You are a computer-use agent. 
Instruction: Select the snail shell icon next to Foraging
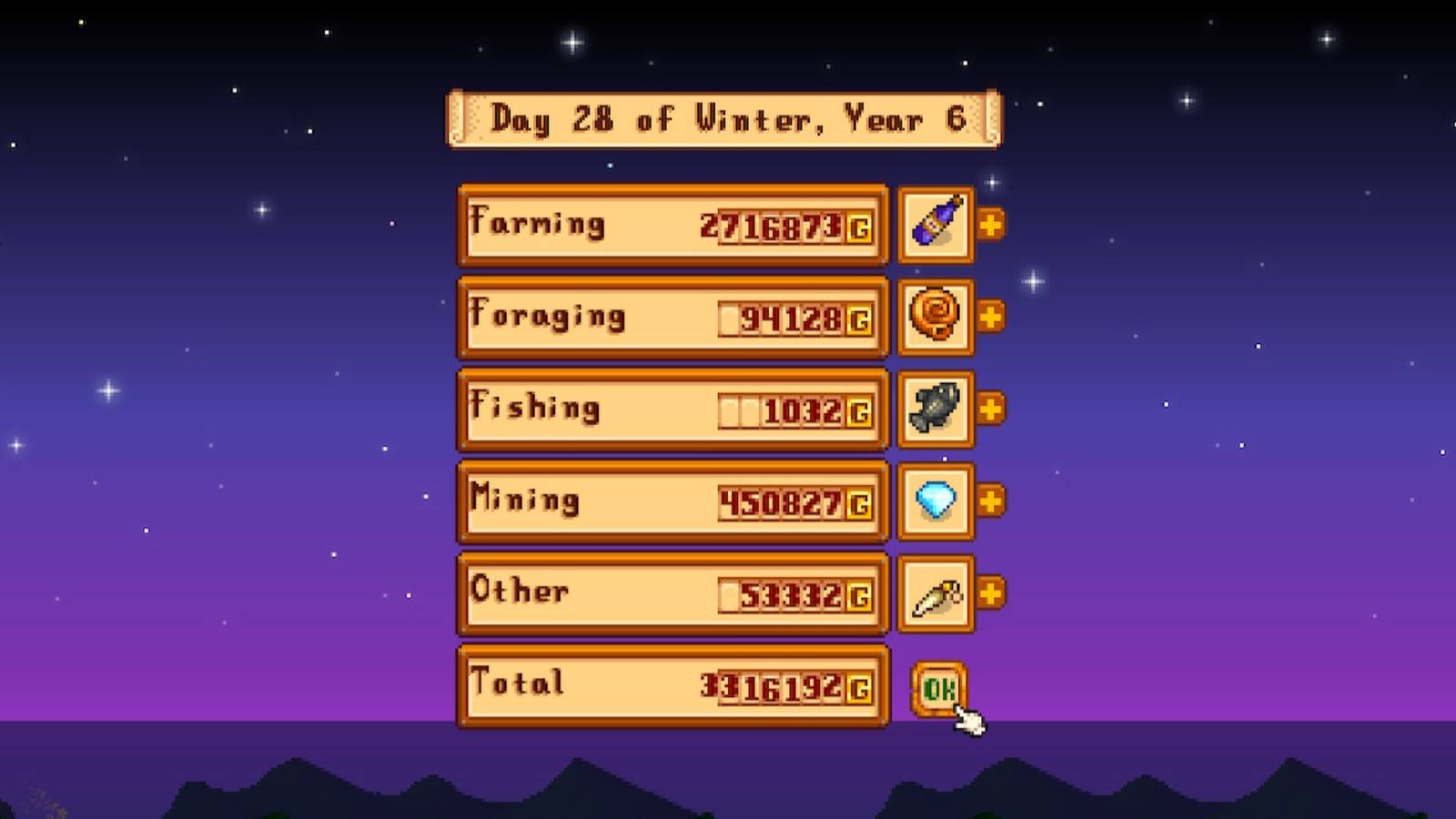click(x=935, y=318)
